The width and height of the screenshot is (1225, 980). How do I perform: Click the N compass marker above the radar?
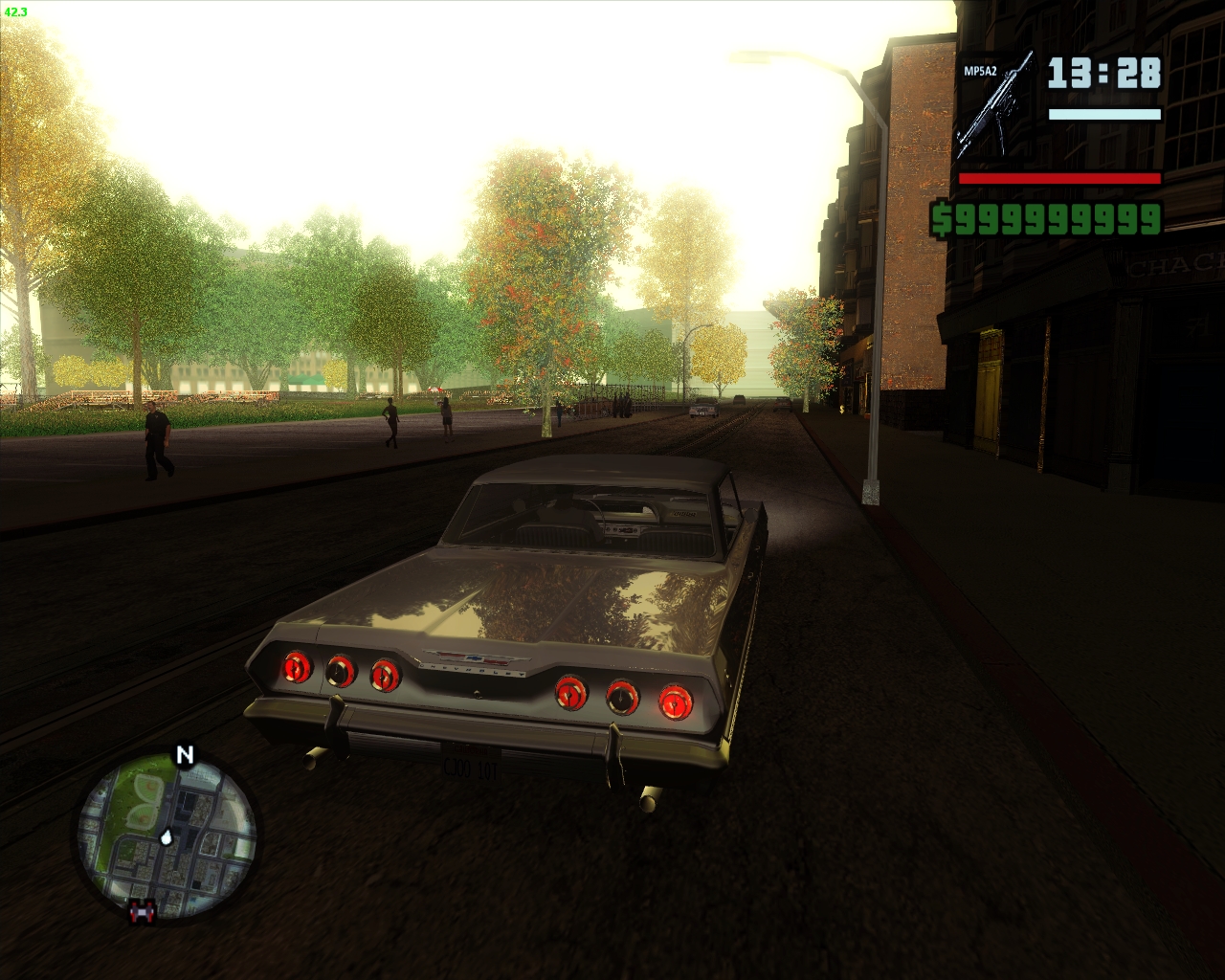pyautogui.click(x=183, y=755)
